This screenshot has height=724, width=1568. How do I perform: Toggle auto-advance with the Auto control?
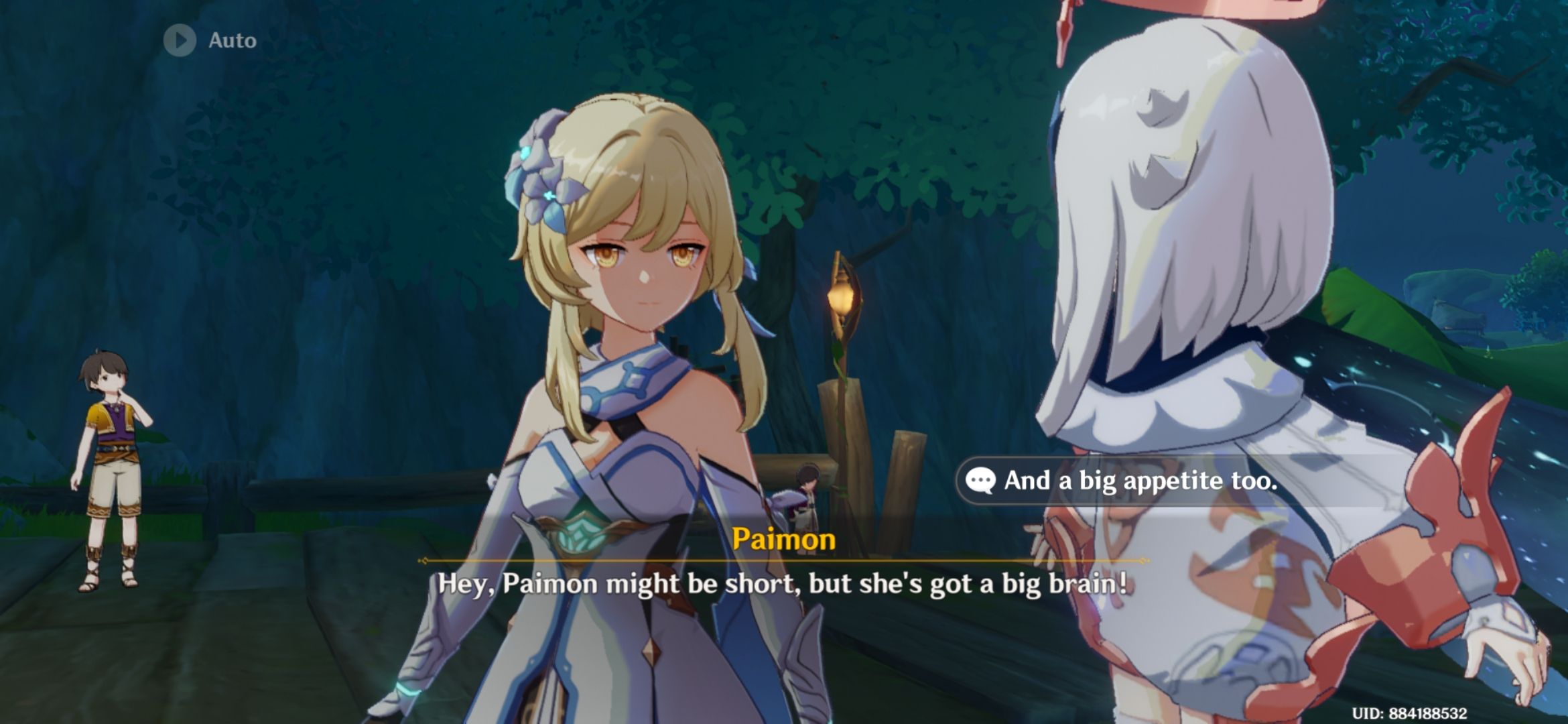pyautogui.click(x=201, y=40)
